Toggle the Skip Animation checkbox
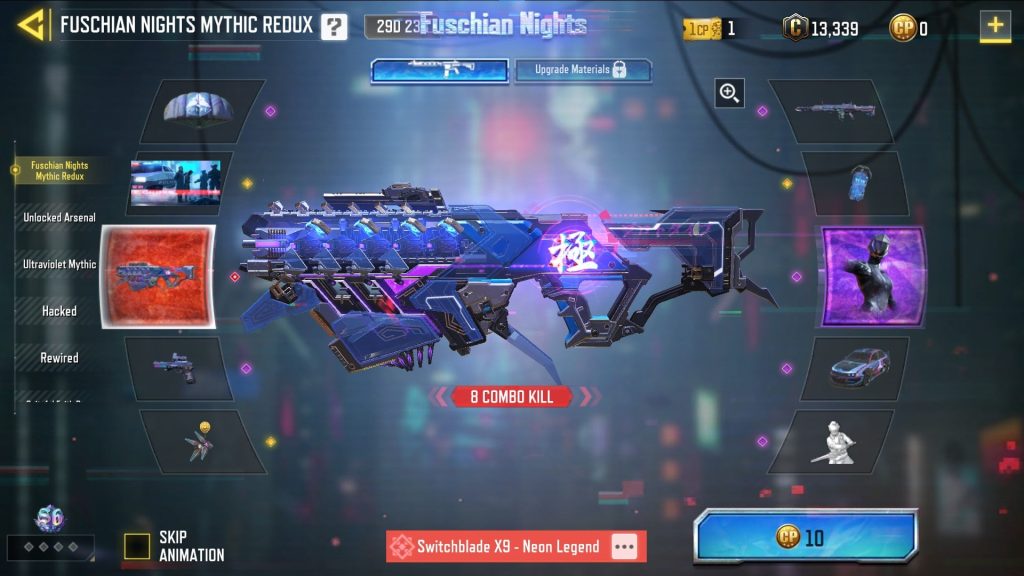 tap(137, 546)
